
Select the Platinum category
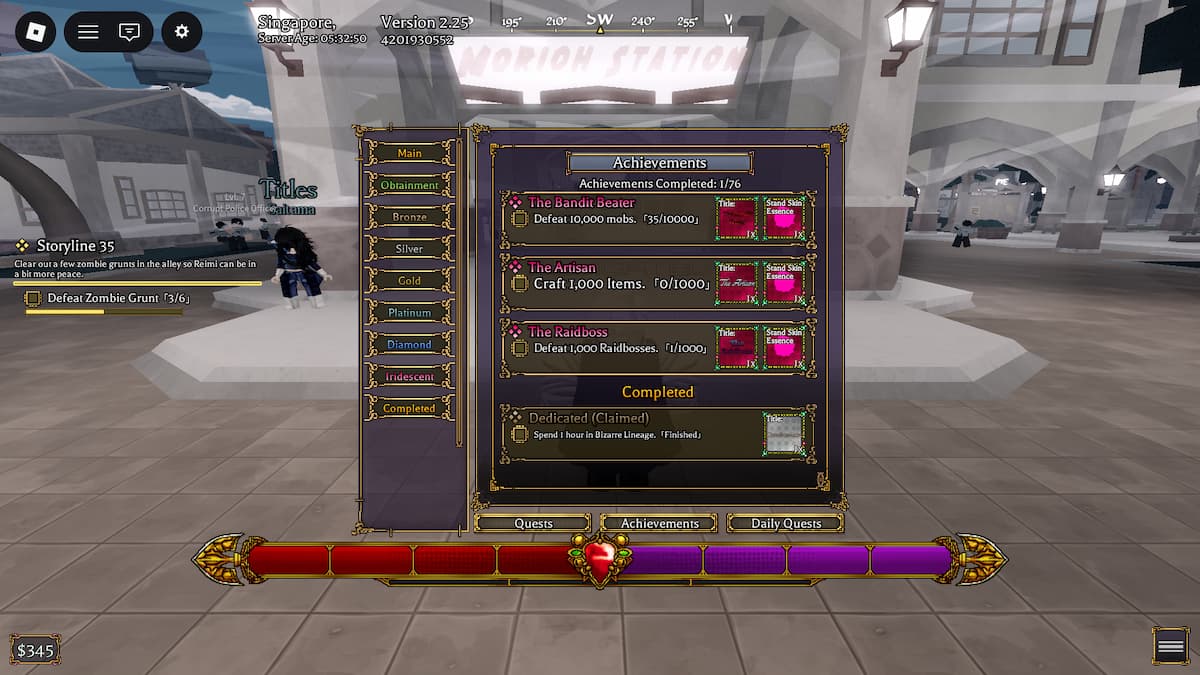(x=409, y=313)
